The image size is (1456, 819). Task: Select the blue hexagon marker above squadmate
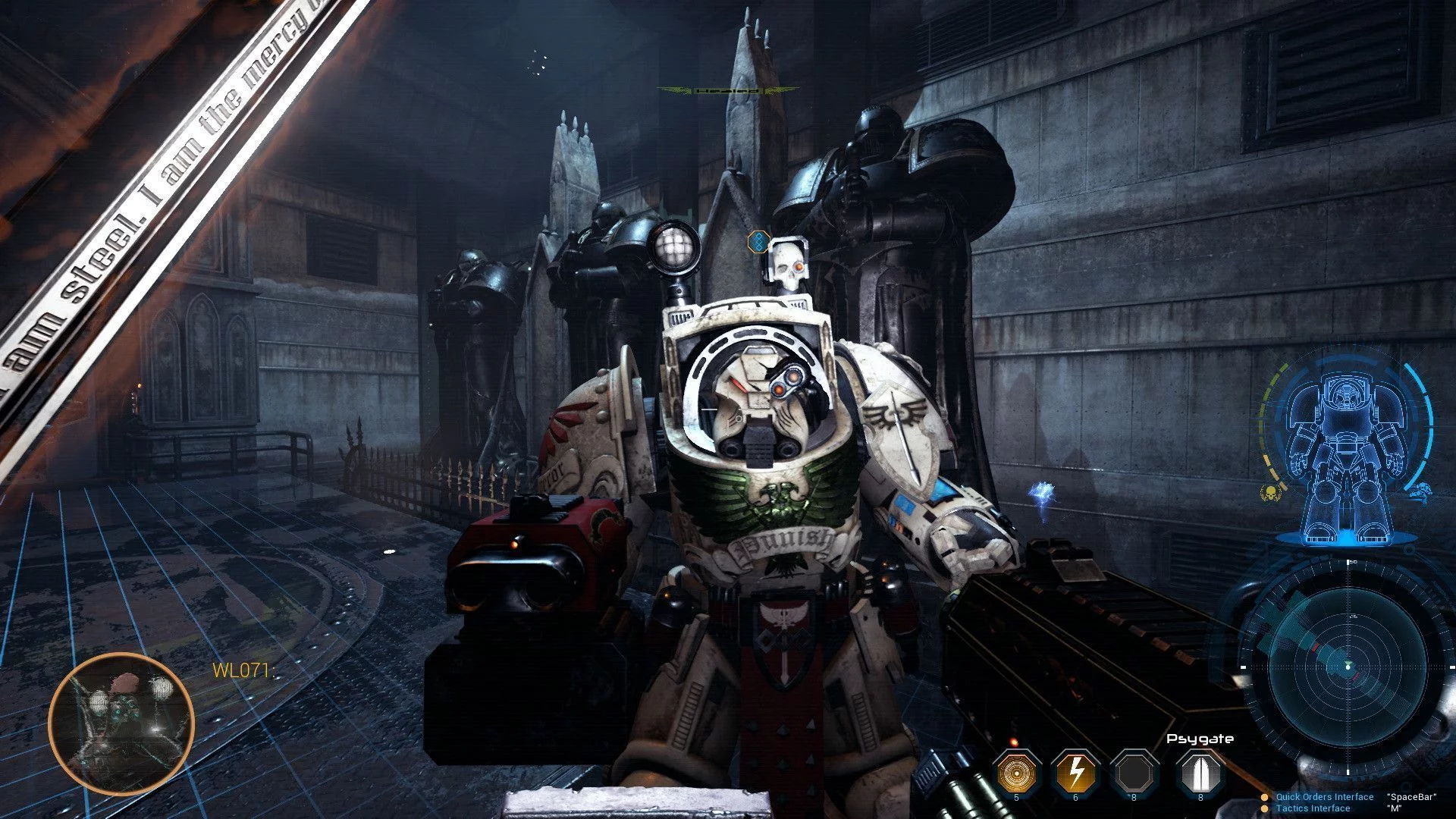(757, 242)
